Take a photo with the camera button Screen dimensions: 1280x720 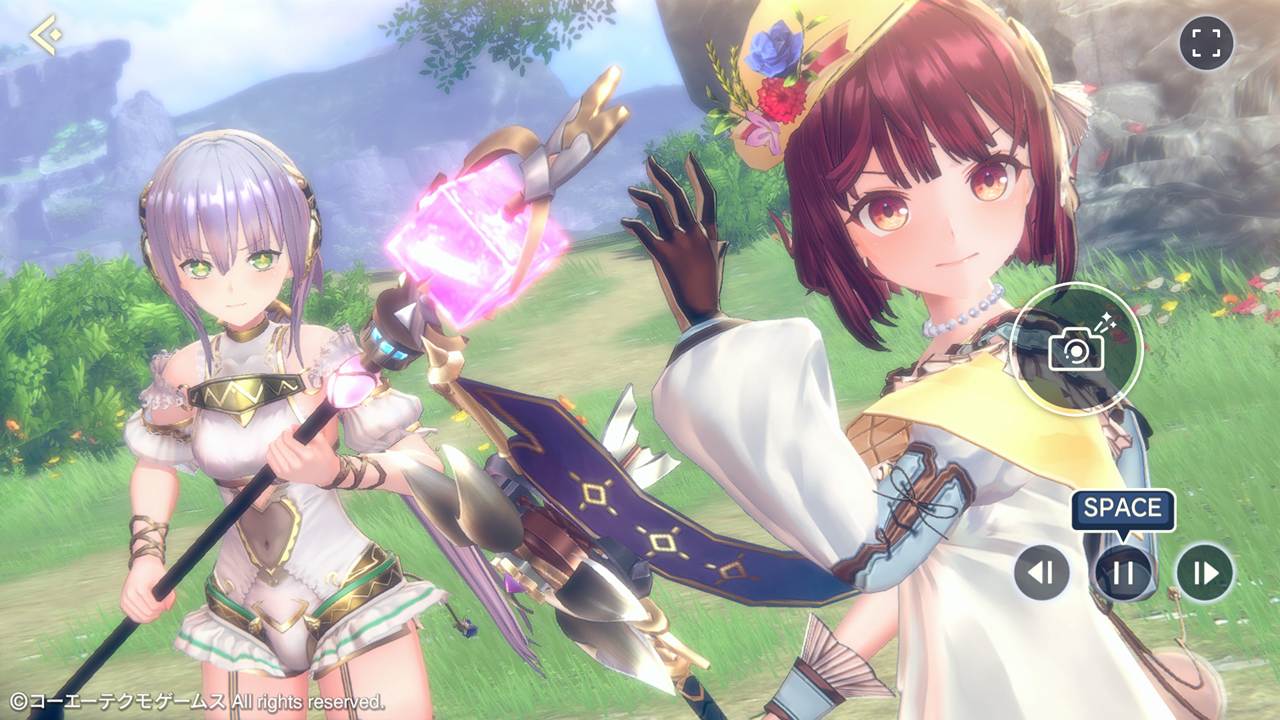pos(1076,349)
